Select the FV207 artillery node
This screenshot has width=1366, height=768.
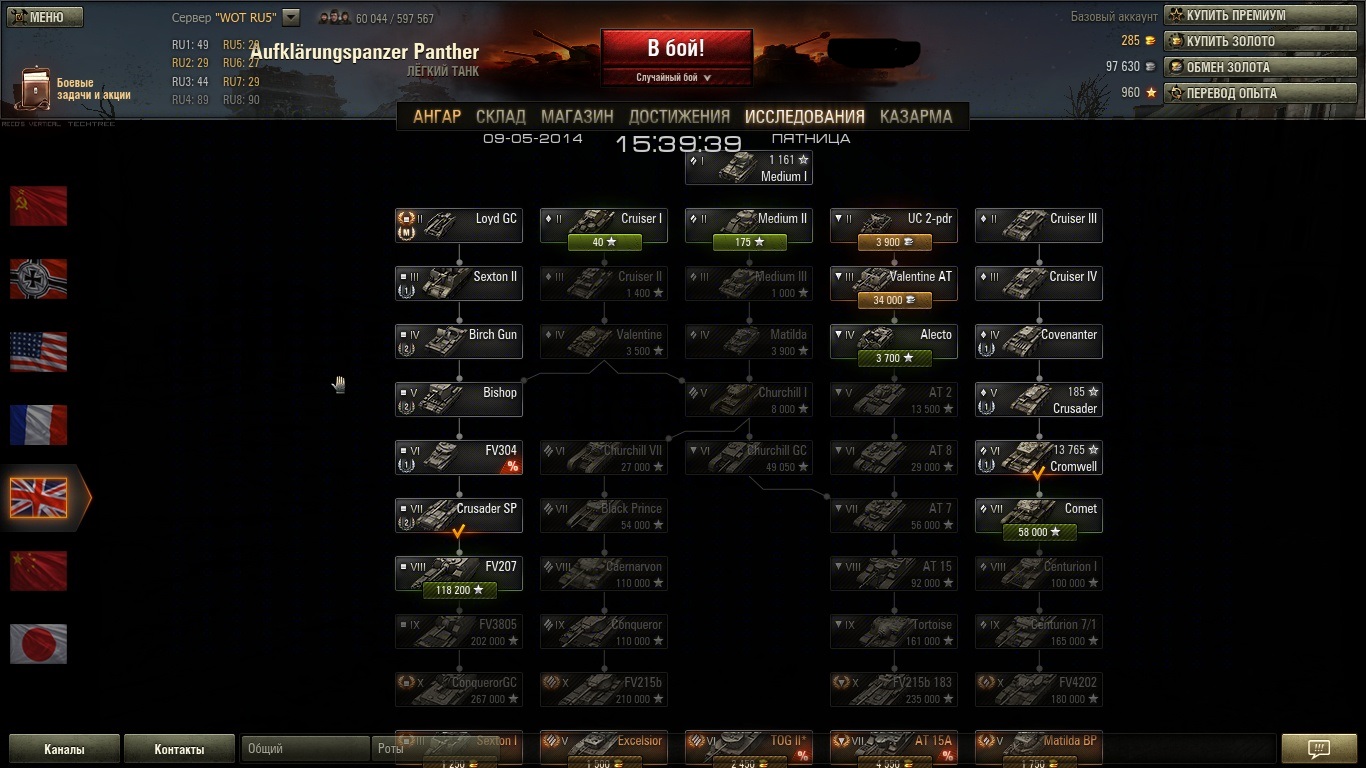(459, 574)
